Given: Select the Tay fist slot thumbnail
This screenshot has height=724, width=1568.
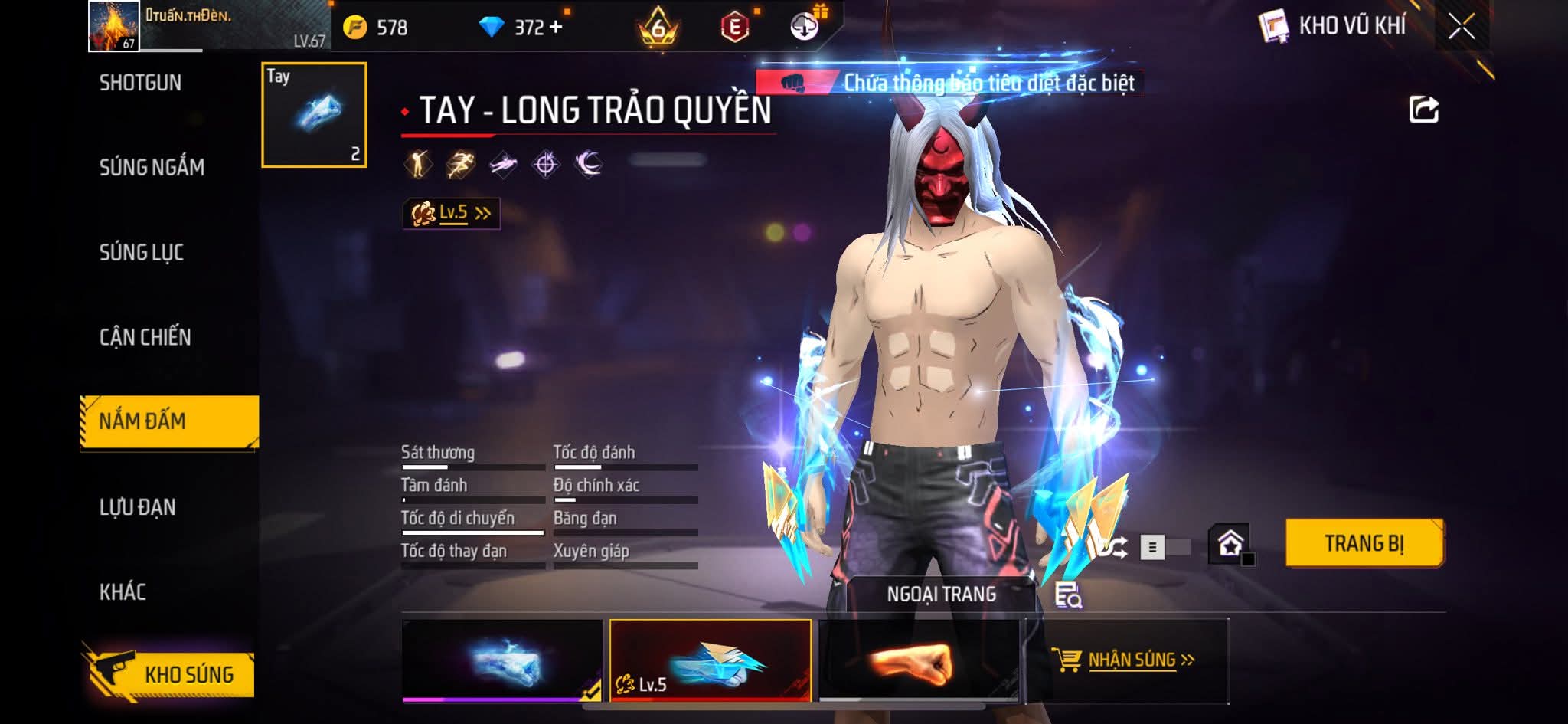Looking at the screenshot, I should [x=314, y=115].
